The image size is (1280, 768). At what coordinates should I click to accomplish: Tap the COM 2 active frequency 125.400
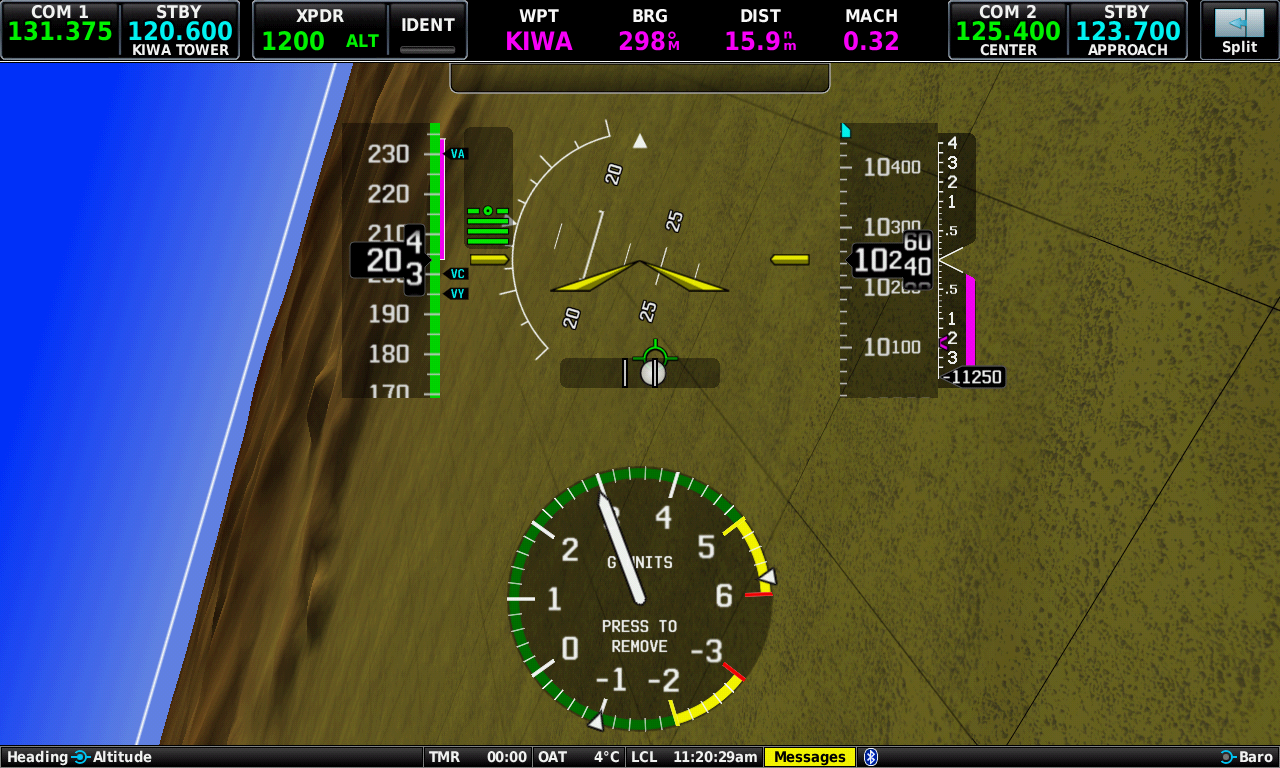1008,30
